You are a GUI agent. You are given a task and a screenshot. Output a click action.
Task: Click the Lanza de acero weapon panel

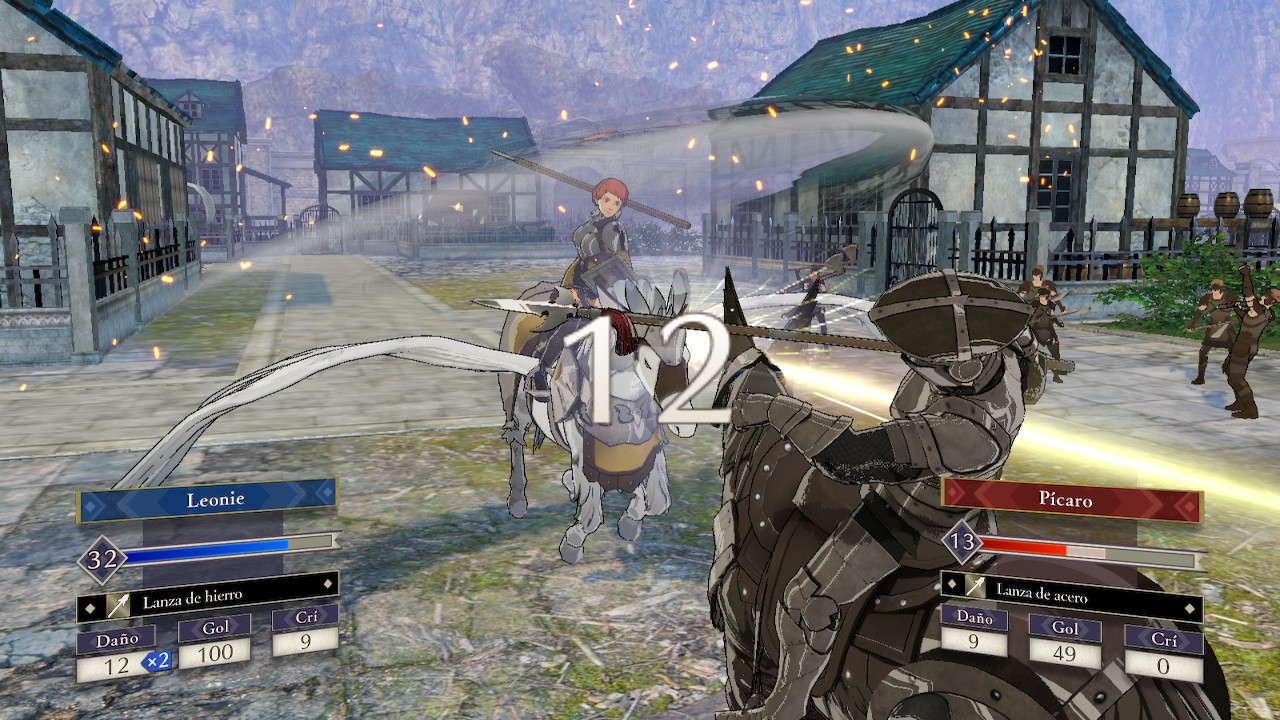tap(1071, 591)
